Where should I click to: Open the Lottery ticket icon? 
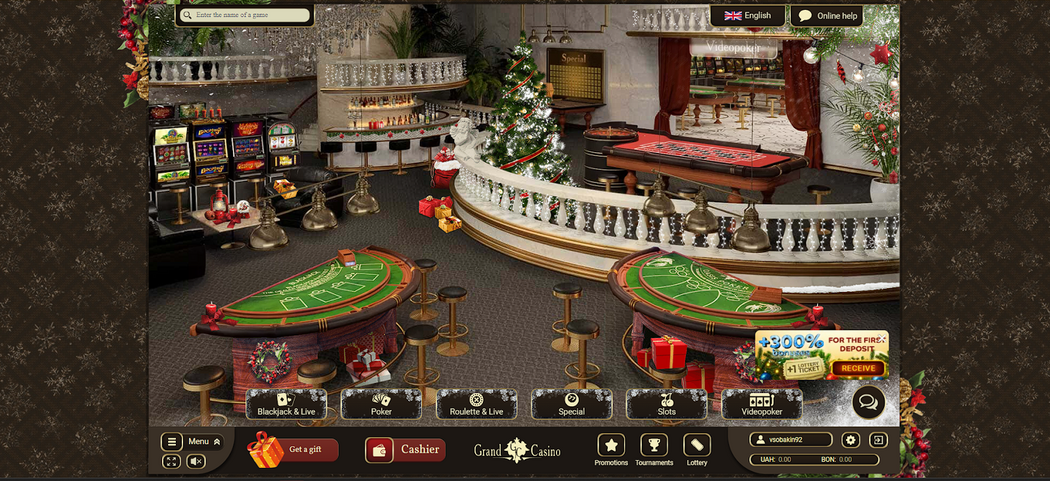tap(697, 446)
